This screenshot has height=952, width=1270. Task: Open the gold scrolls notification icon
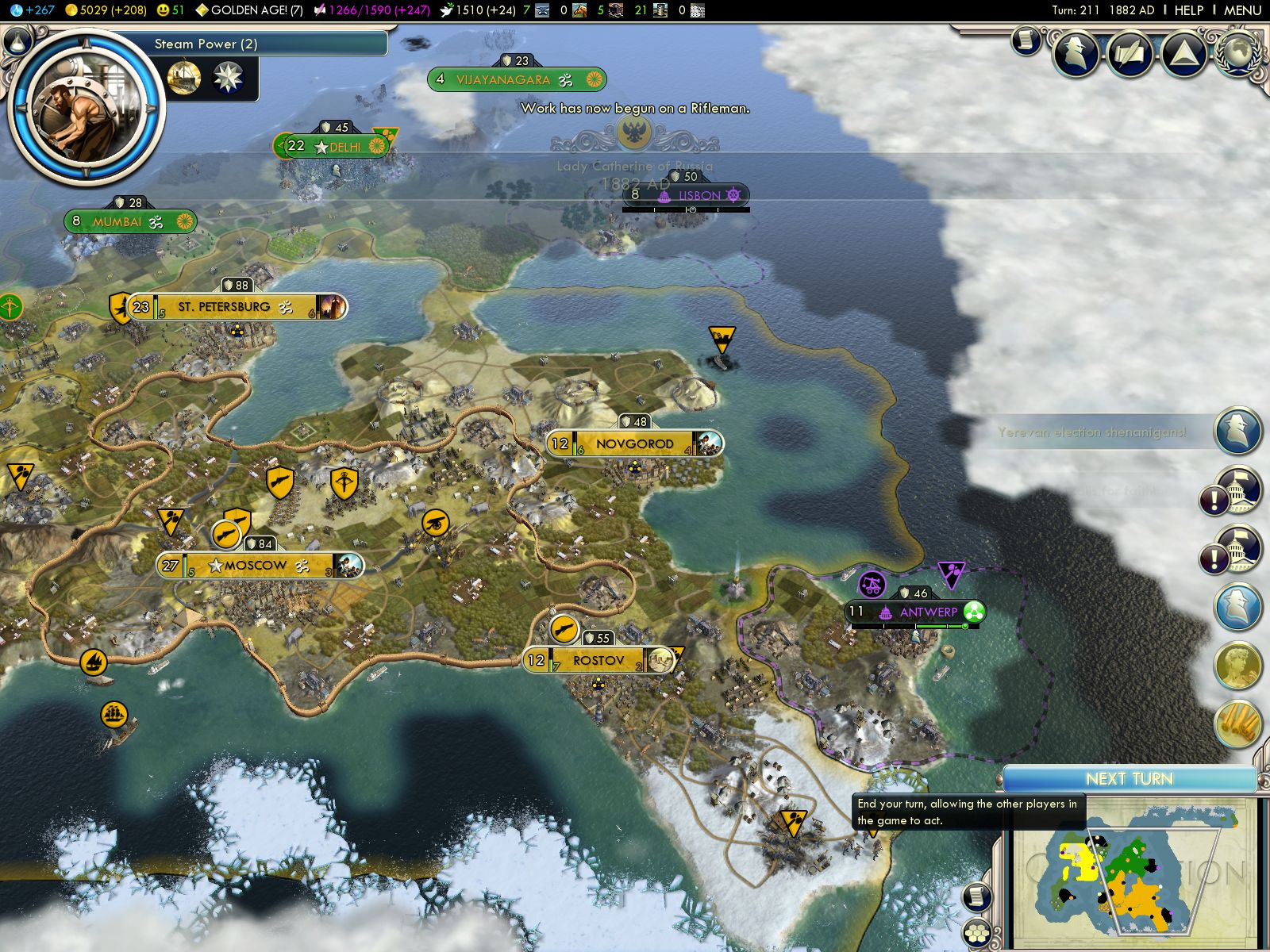pos(1237,724)
